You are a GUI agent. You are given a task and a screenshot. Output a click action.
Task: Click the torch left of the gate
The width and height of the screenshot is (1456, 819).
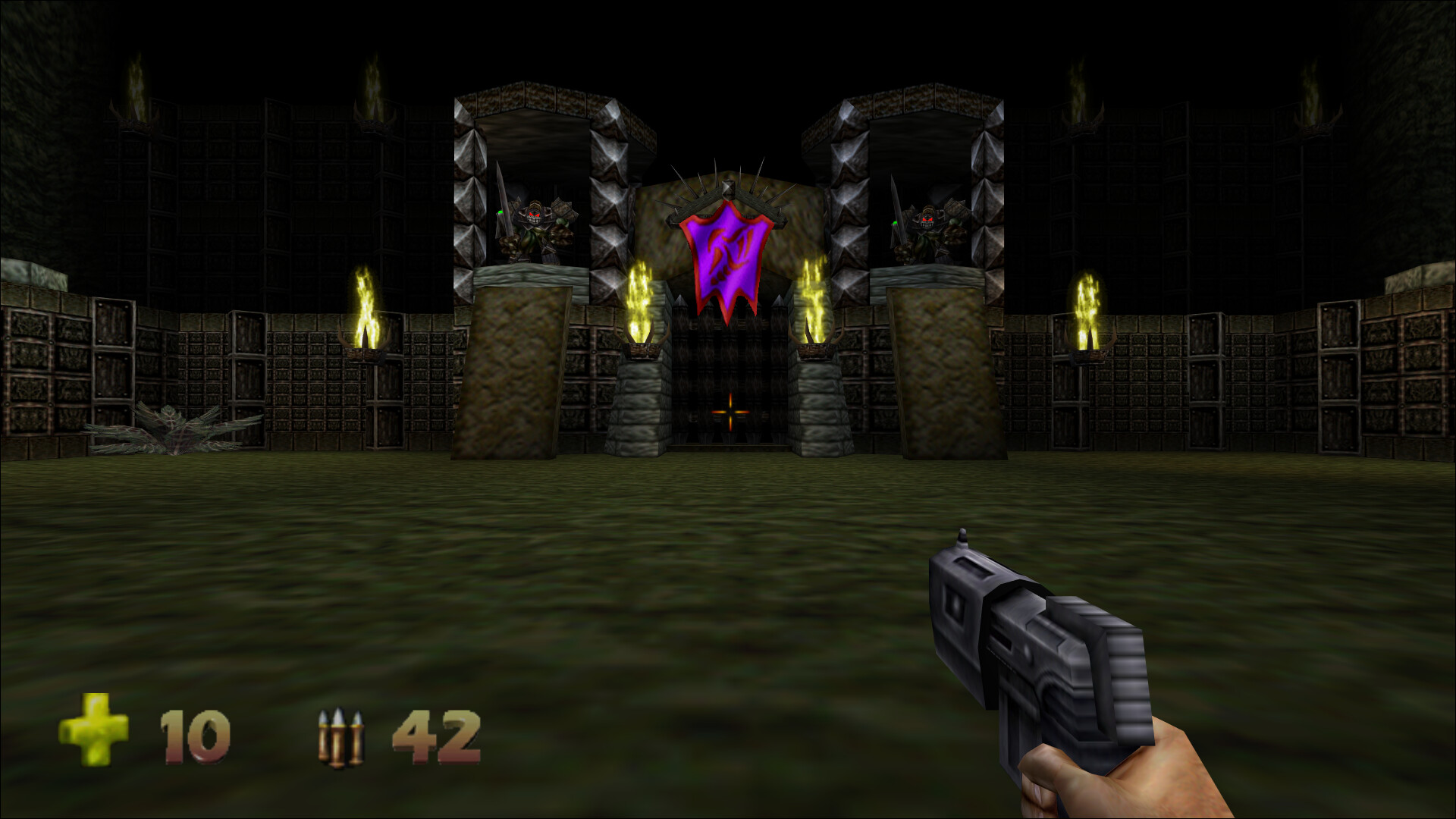(x=639, y=300)
